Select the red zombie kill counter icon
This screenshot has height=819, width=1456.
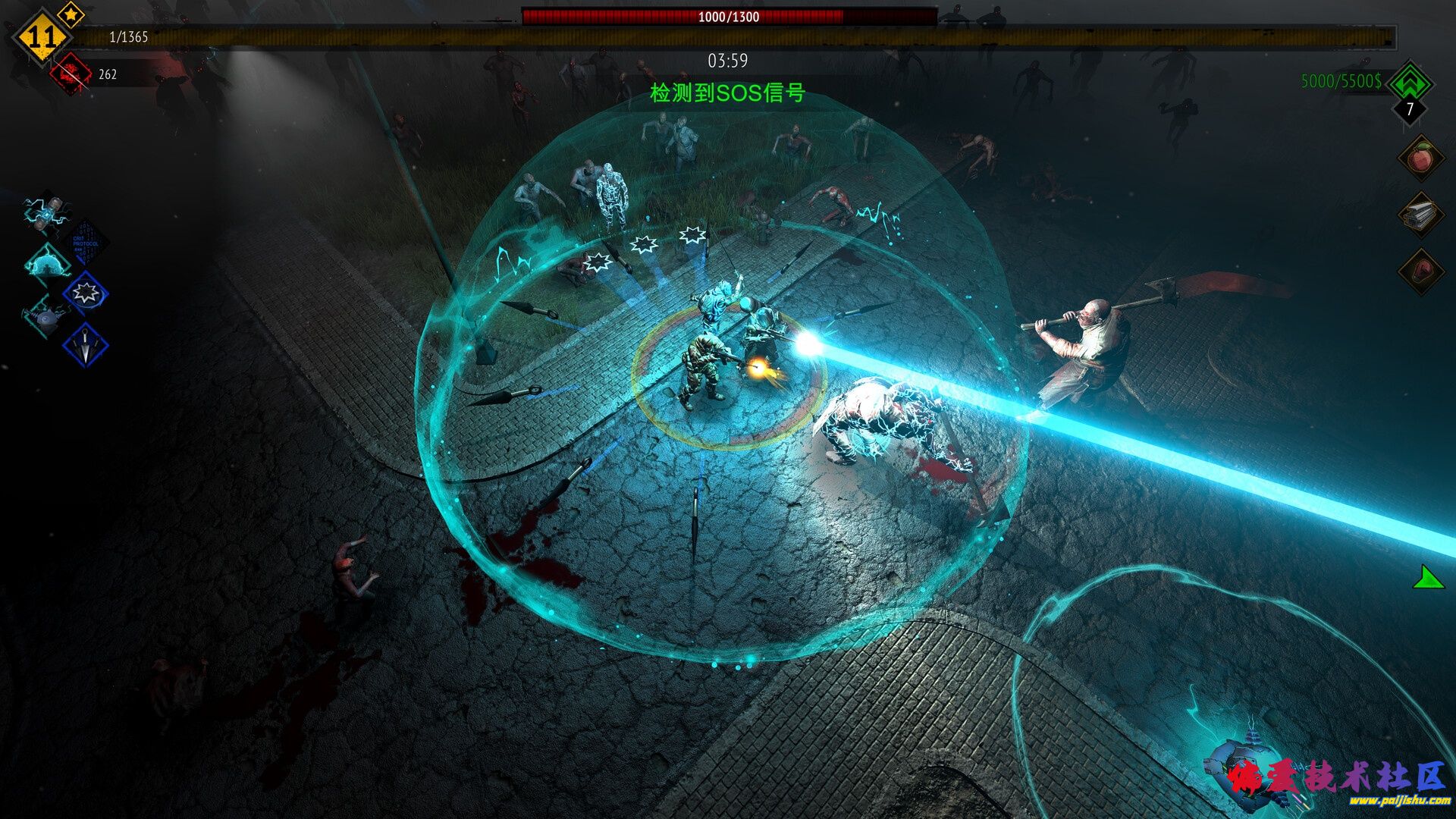(x=71, y=74)
